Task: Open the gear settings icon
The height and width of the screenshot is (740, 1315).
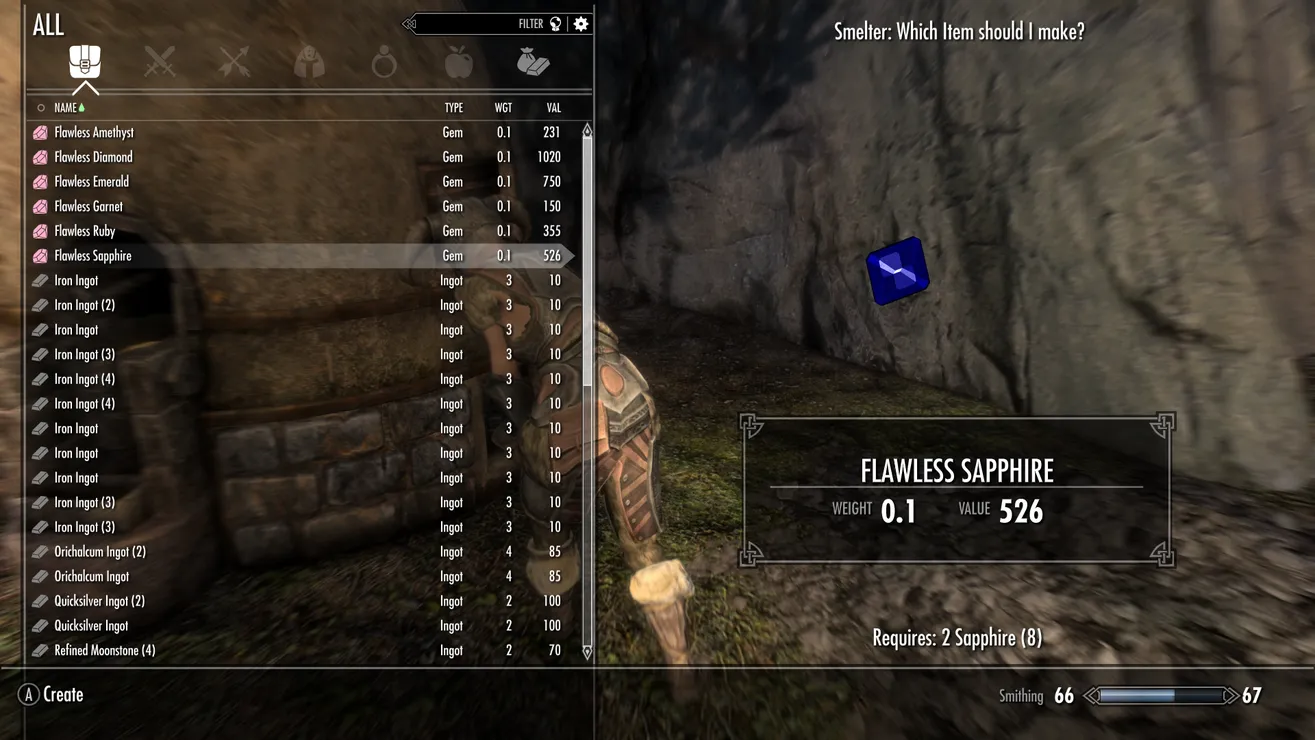Action: point(581,24)
